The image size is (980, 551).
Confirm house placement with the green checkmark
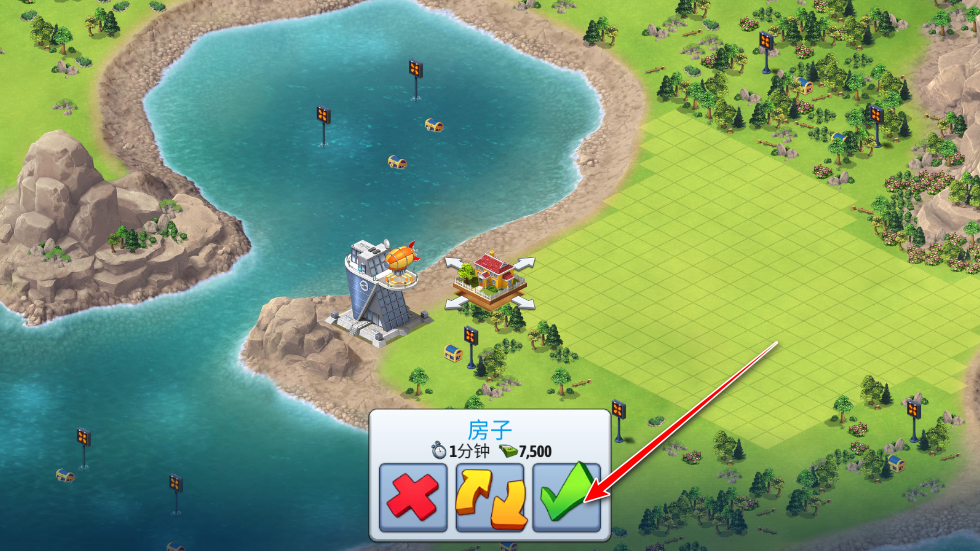(566, 497)
